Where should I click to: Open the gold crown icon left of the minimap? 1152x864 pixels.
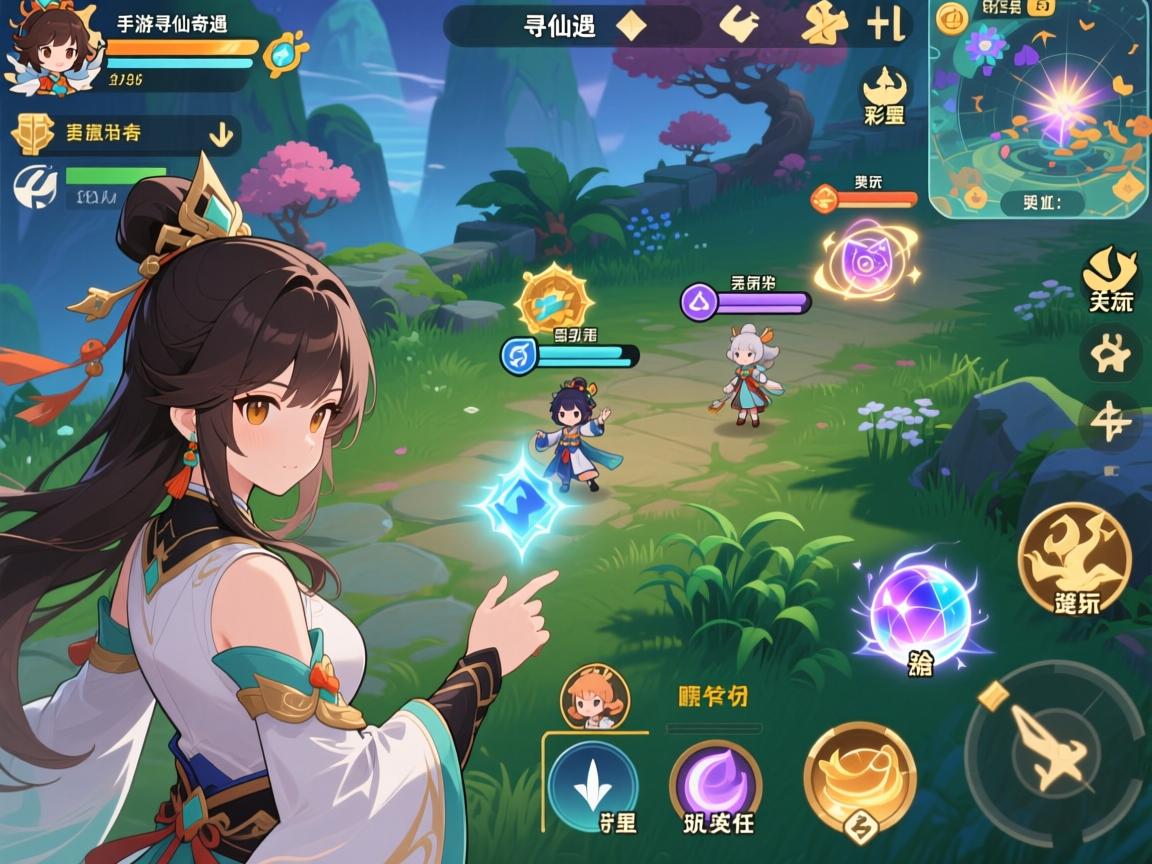884,86
